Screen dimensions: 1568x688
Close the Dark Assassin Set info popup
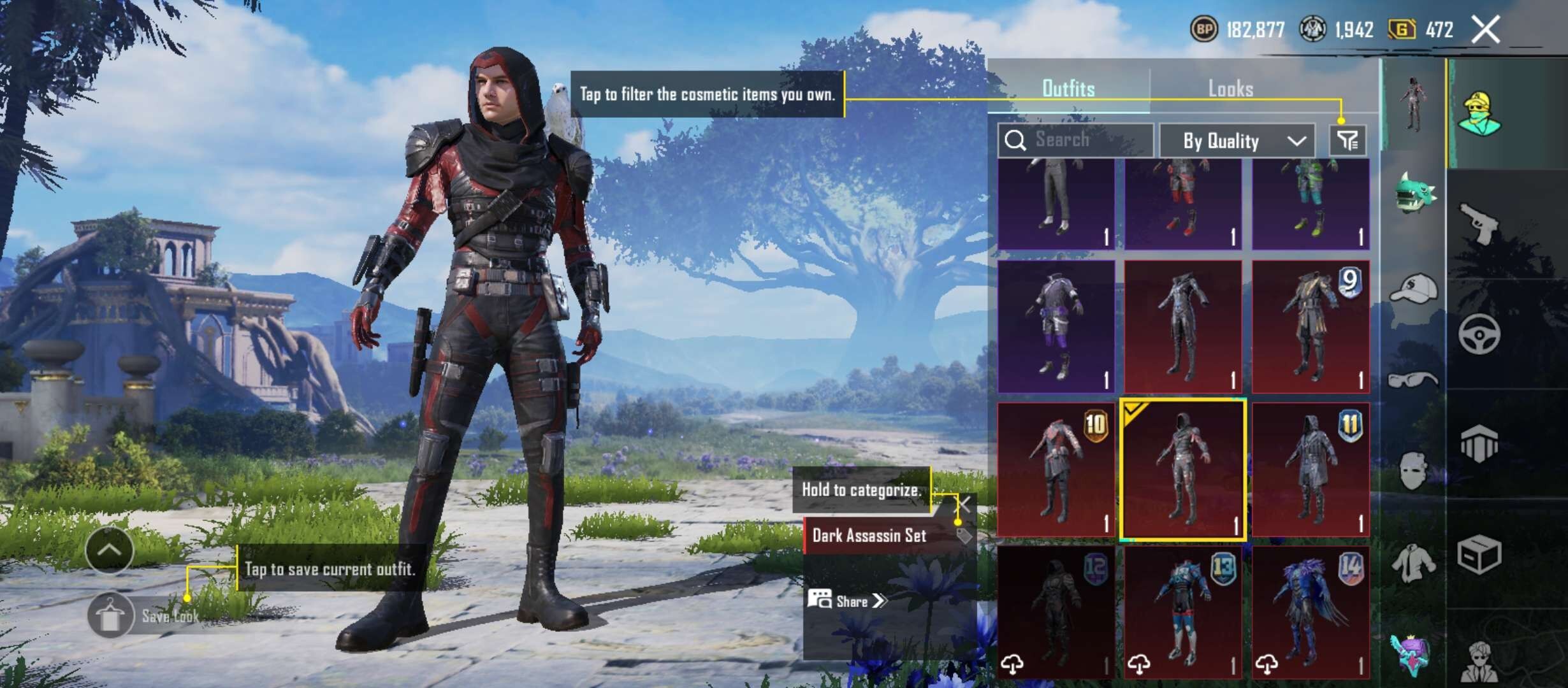coord(964,505)
